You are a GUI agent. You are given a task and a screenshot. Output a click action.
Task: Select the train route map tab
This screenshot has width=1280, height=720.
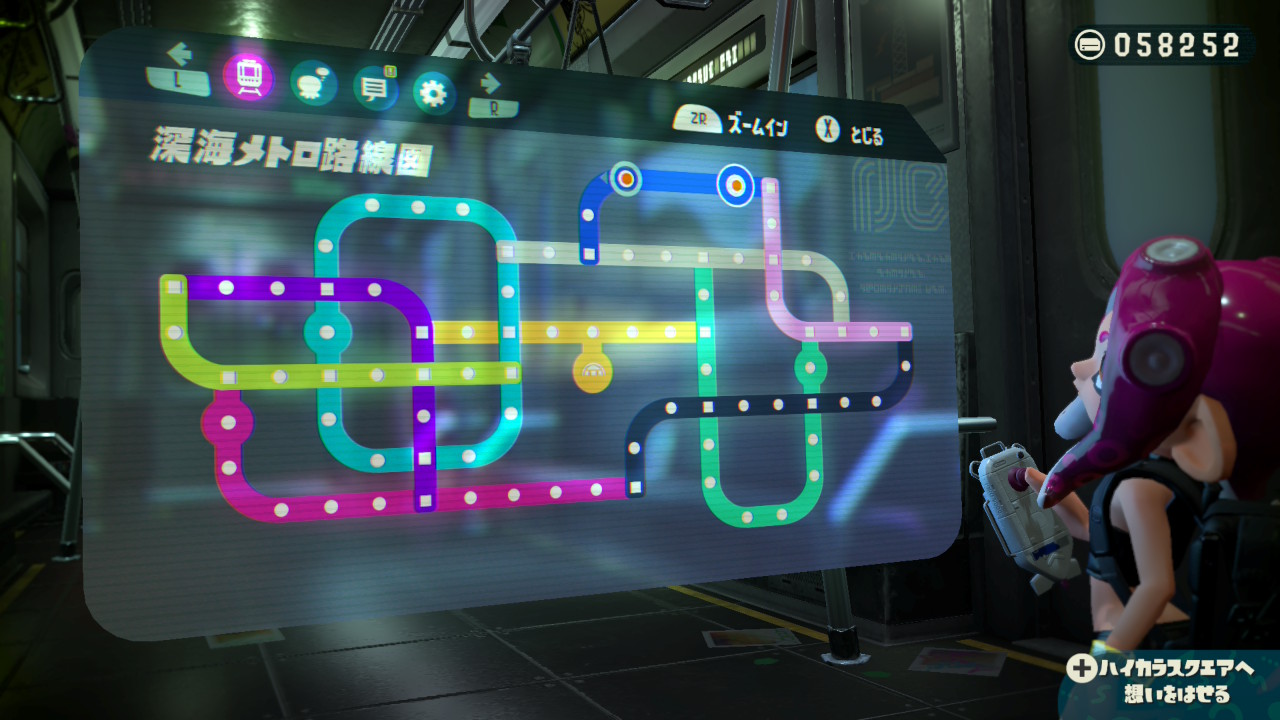(248, 76)
